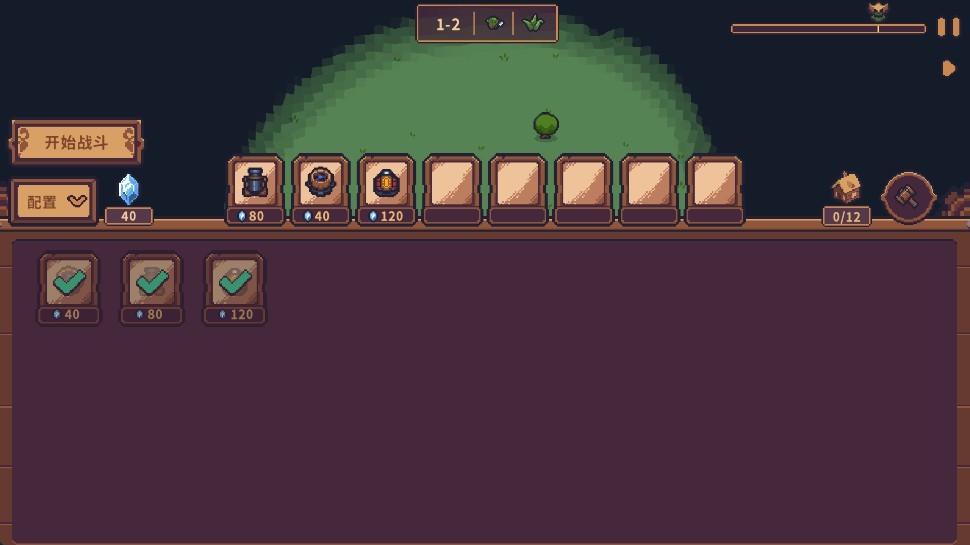Open the round hammer build button
Viewport: 970px width, 545px height.
(x=908, y=197)
